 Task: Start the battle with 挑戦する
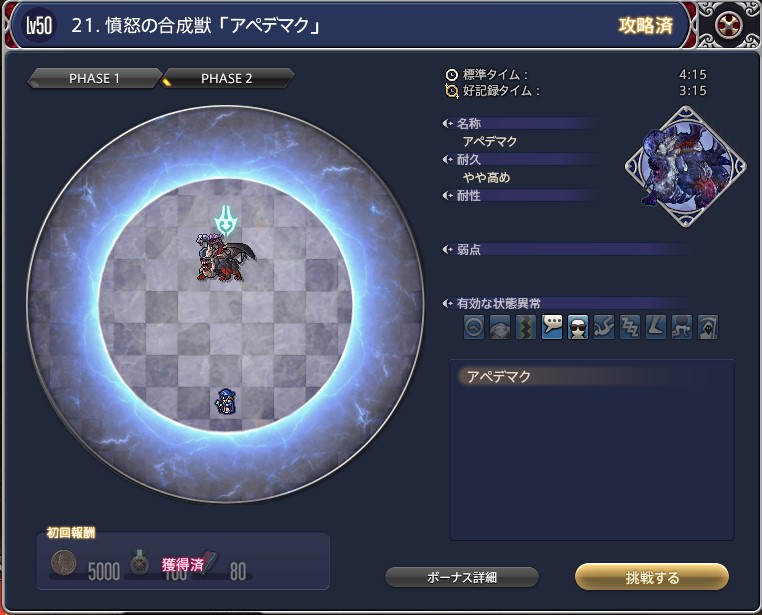(x=651, y=577)
